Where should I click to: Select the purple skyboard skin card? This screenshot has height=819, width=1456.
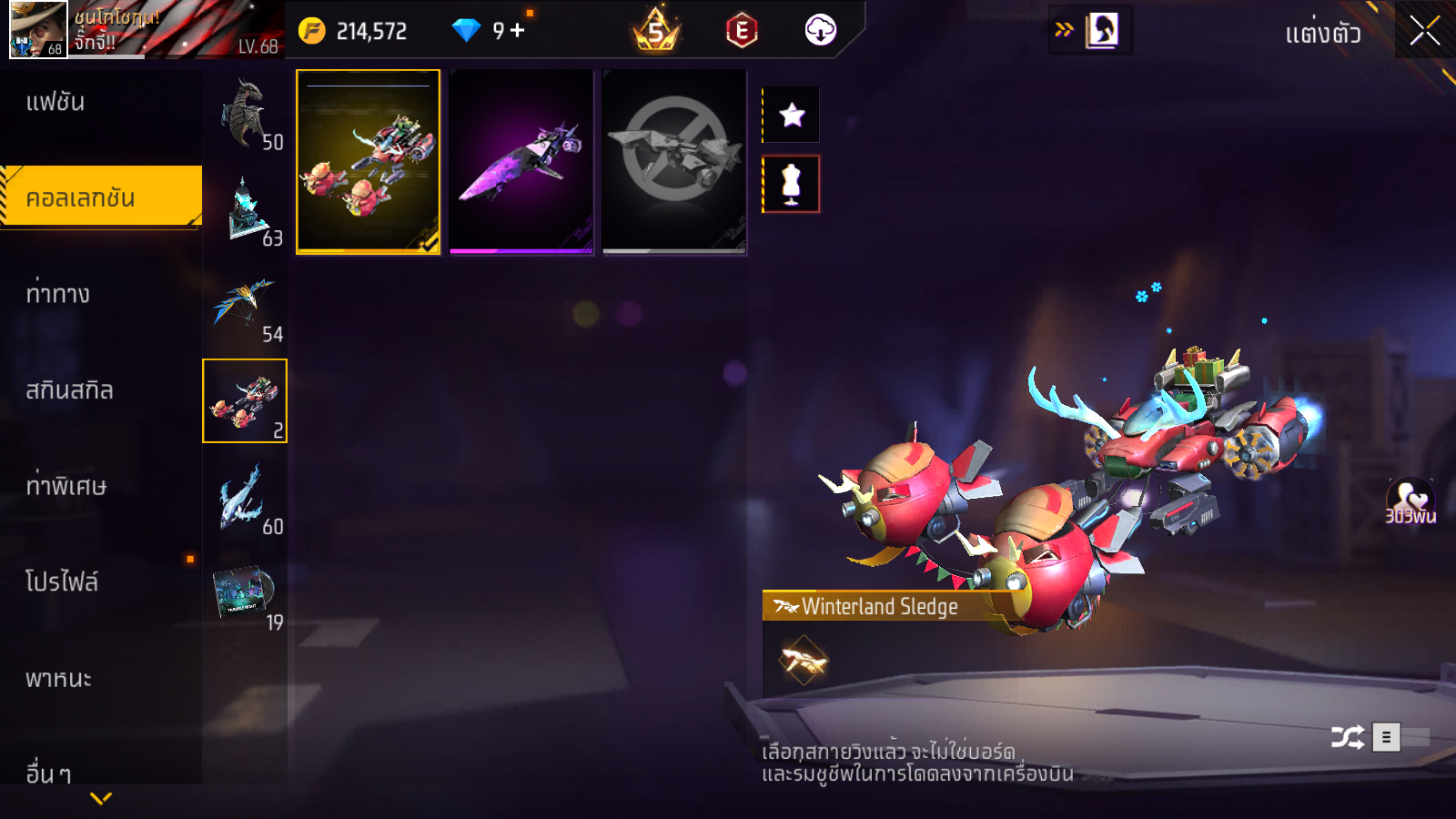point(521,162)
